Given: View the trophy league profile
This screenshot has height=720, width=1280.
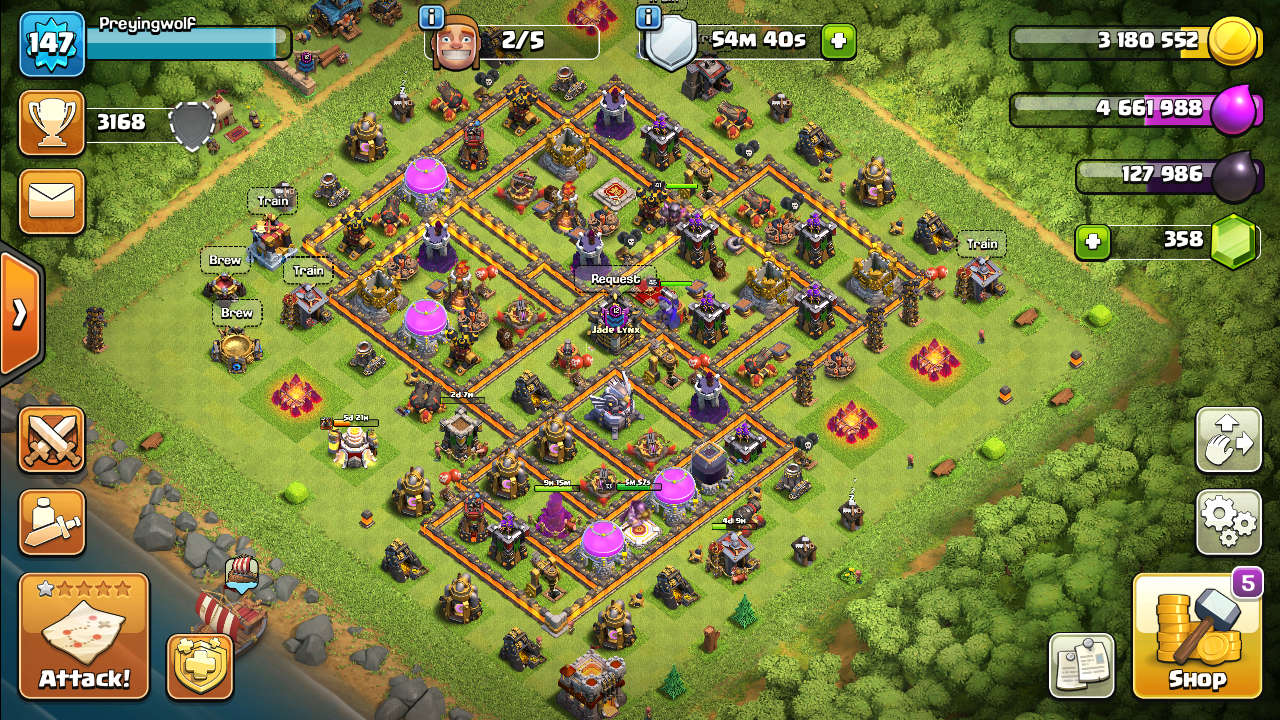Looking at the screenshot, I should click(x=51, y=123).
